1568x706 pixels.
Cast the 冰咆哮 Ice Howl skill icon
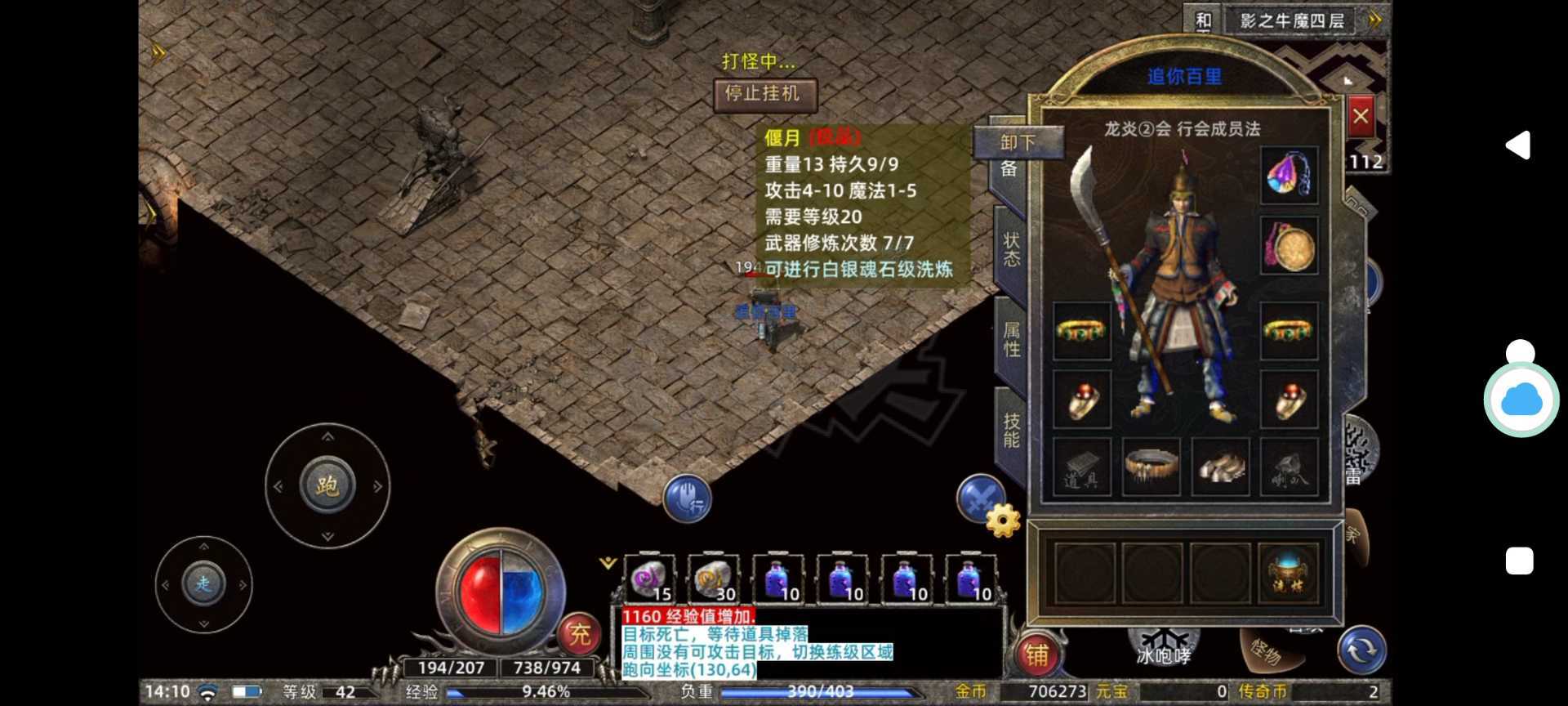1163,646
